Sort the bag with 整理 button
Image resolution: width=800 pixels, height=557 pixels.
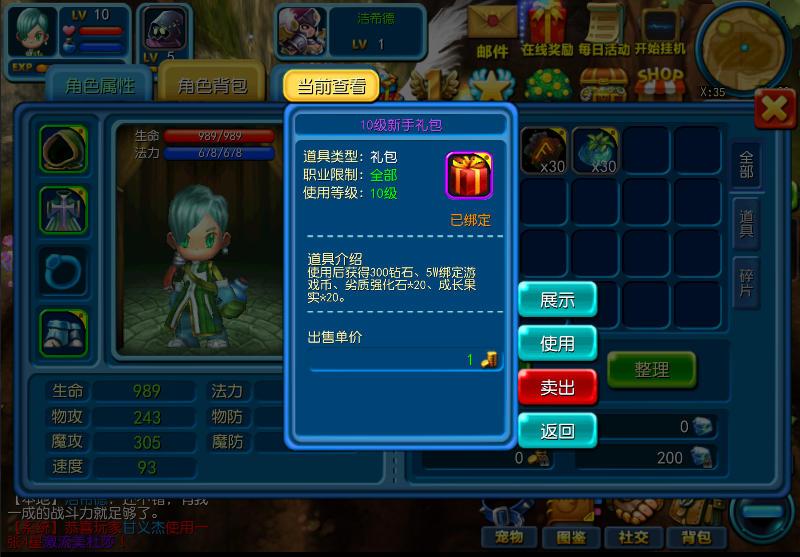point(651,369)
